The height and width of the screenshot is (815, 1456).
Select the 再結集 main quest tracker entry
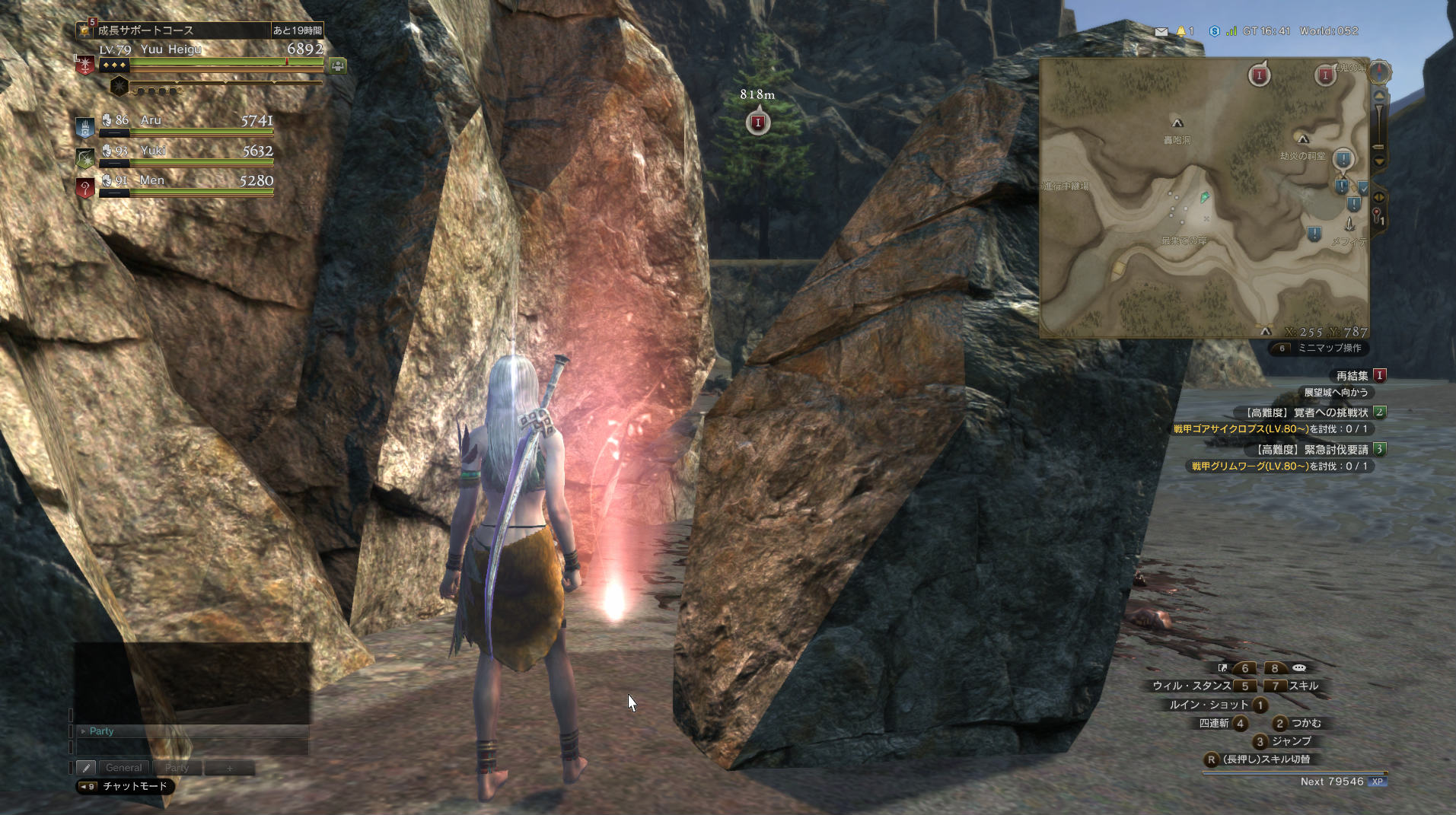(1352, 376)
